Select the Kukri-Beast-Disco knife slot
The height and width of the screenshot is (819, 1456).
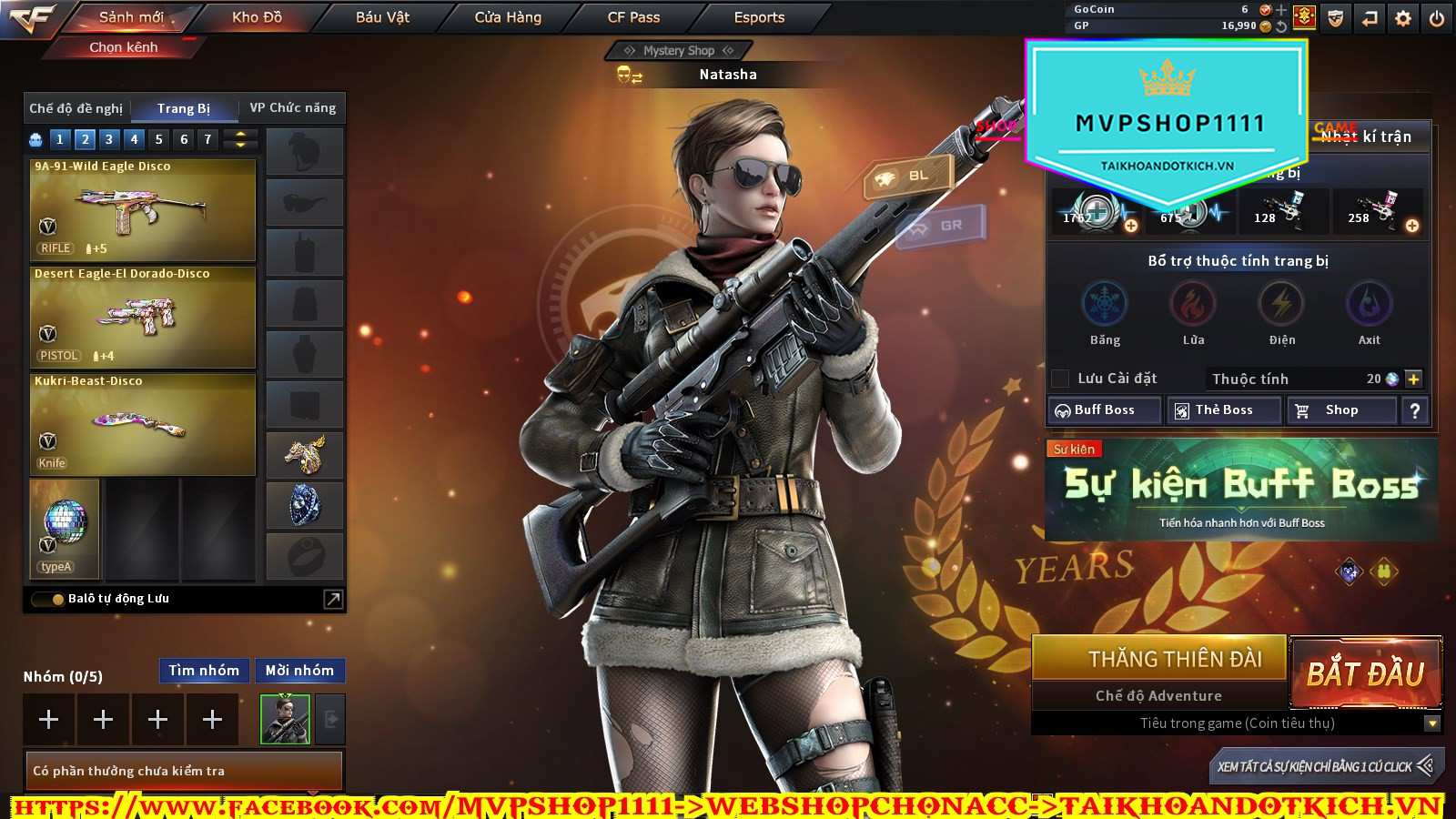pos(143,425)
